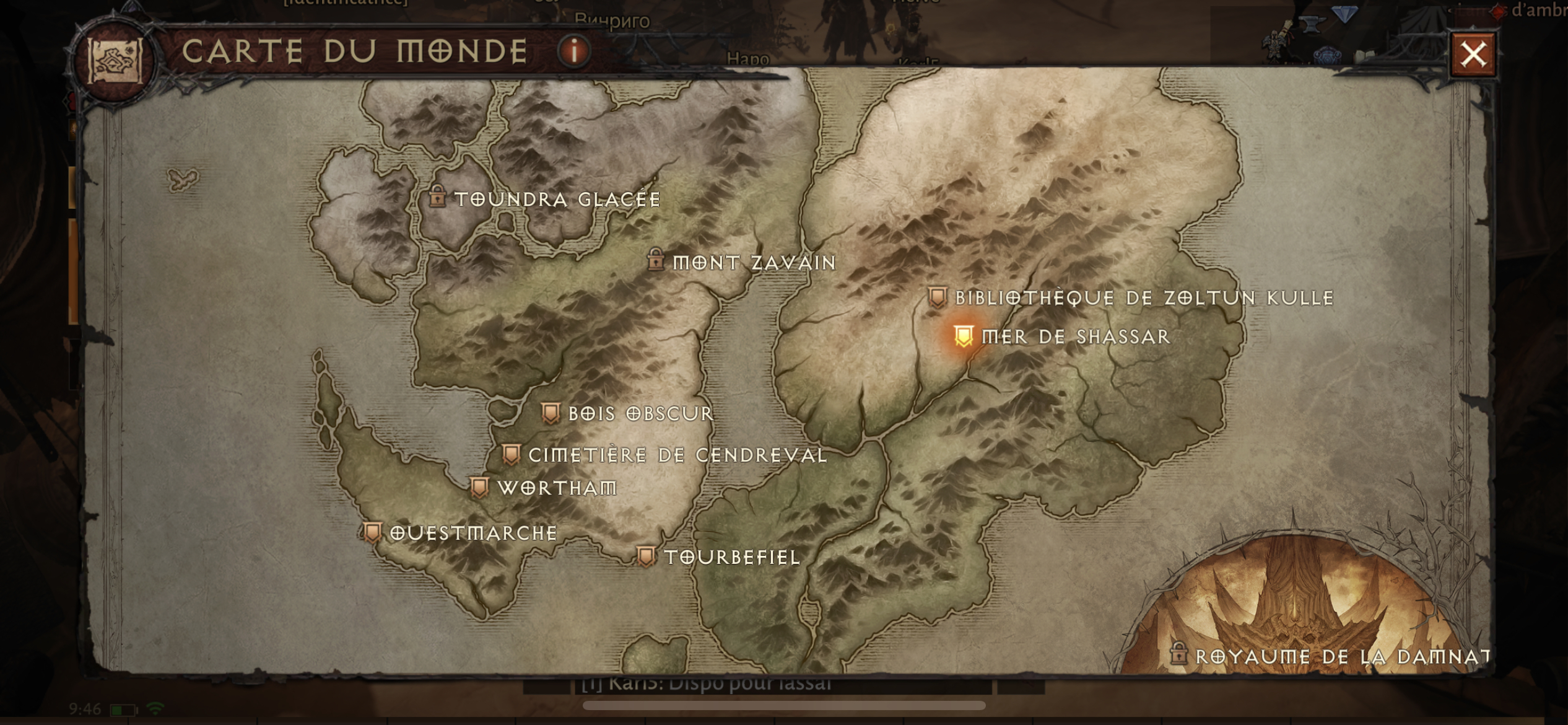This screenshot has width=1568, height=725.
Task: Close the world map window
Action: click(1473, 55)
